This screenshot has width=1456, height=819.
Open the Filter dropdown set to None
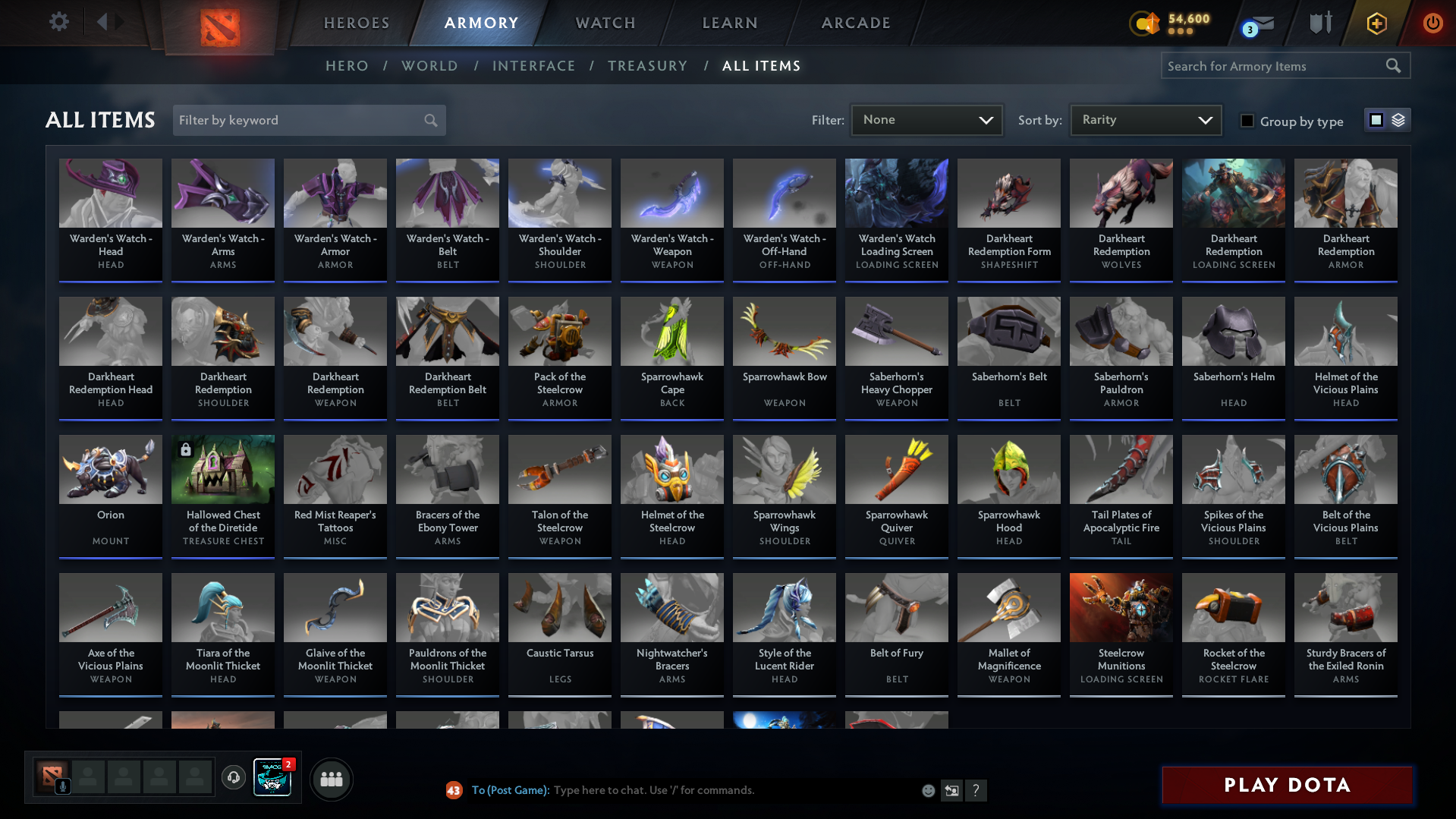point(926,119)
